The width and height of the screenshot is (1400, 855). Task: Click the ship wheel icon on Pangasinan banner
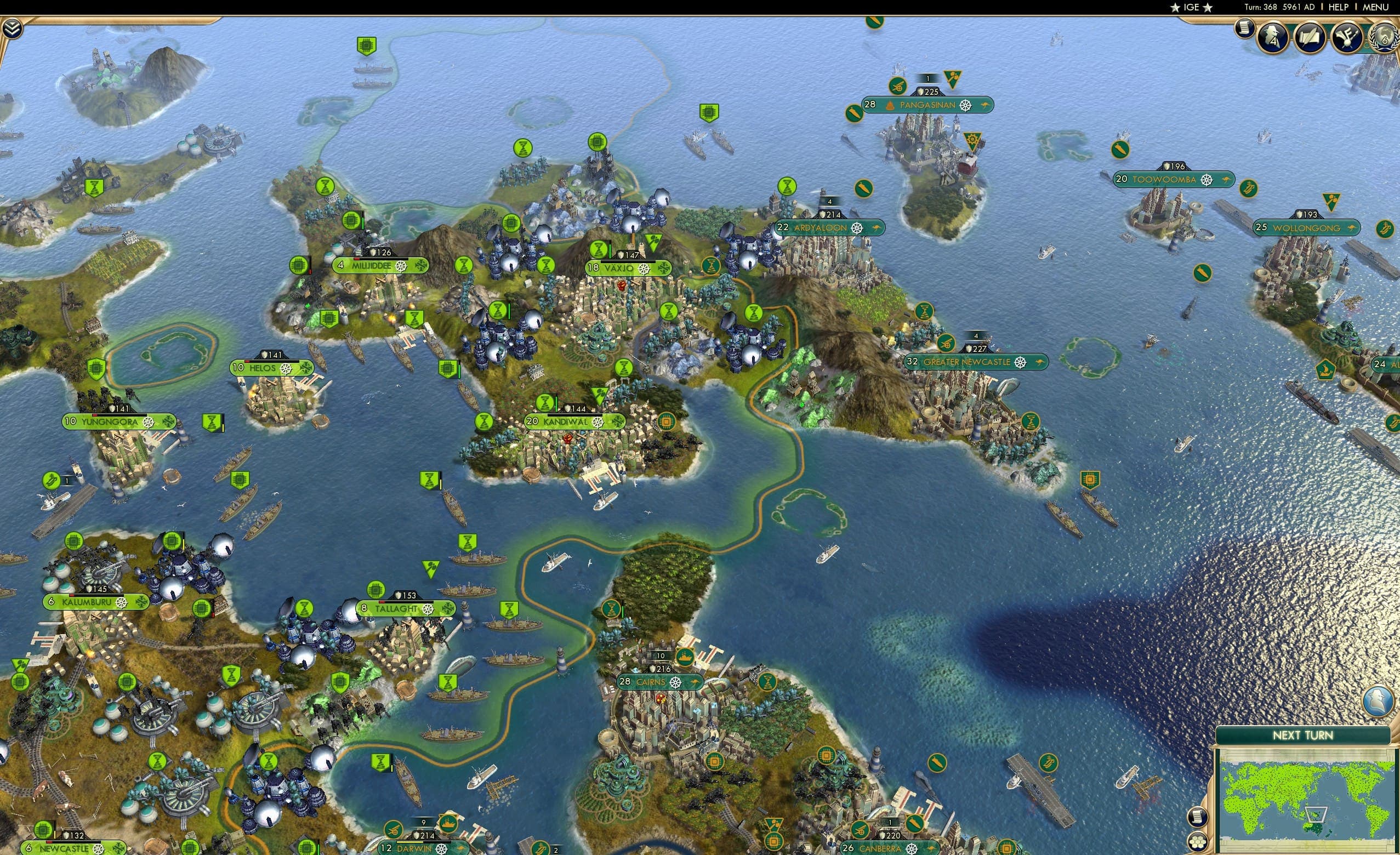965,105
